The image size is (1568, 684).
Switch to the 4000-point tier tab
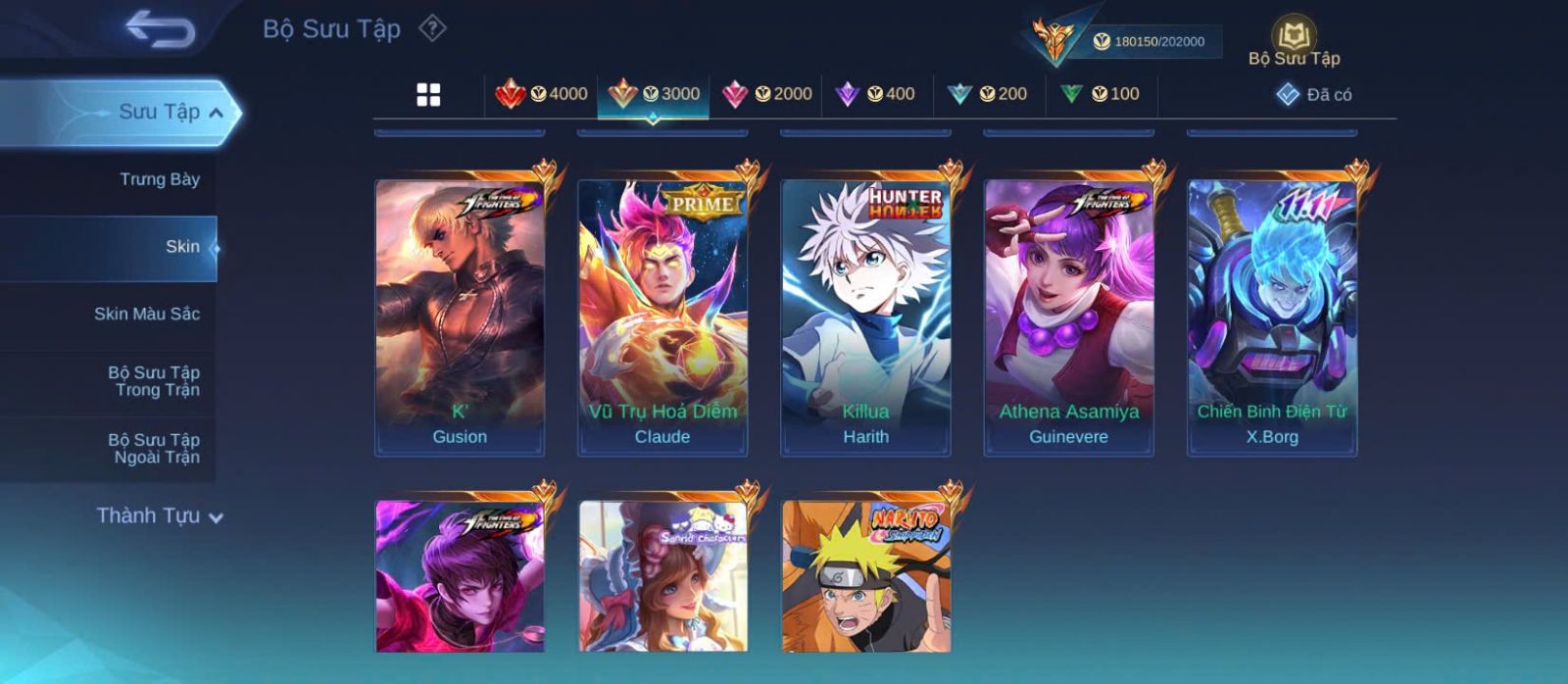[542, 94]
